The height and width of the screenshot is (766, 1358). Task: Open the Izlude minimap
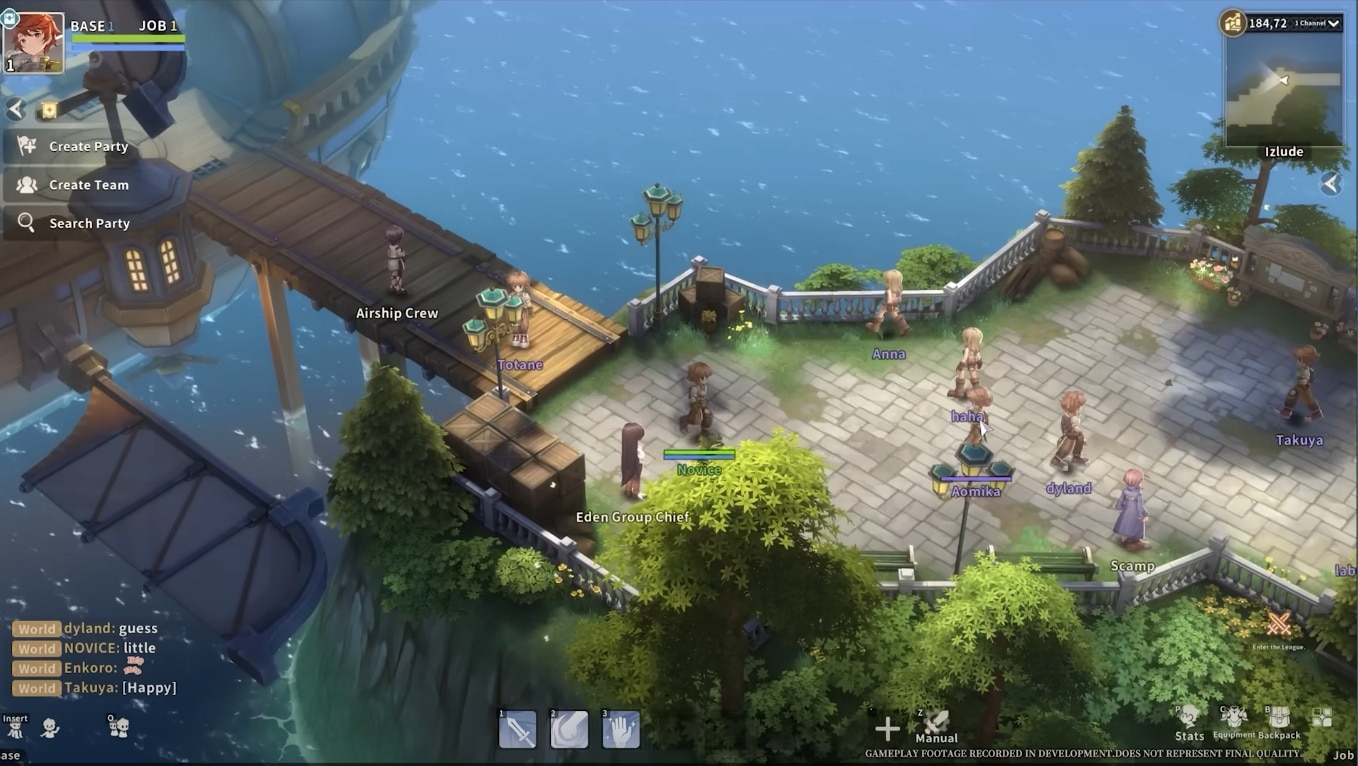point(1284,92)
